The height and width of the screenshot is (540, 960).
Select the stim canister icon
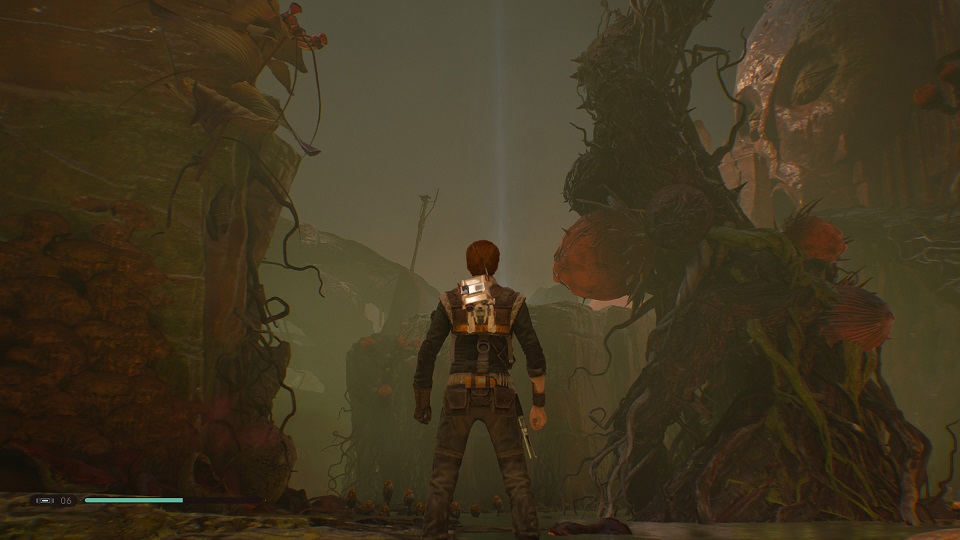[x=44, y=500]
